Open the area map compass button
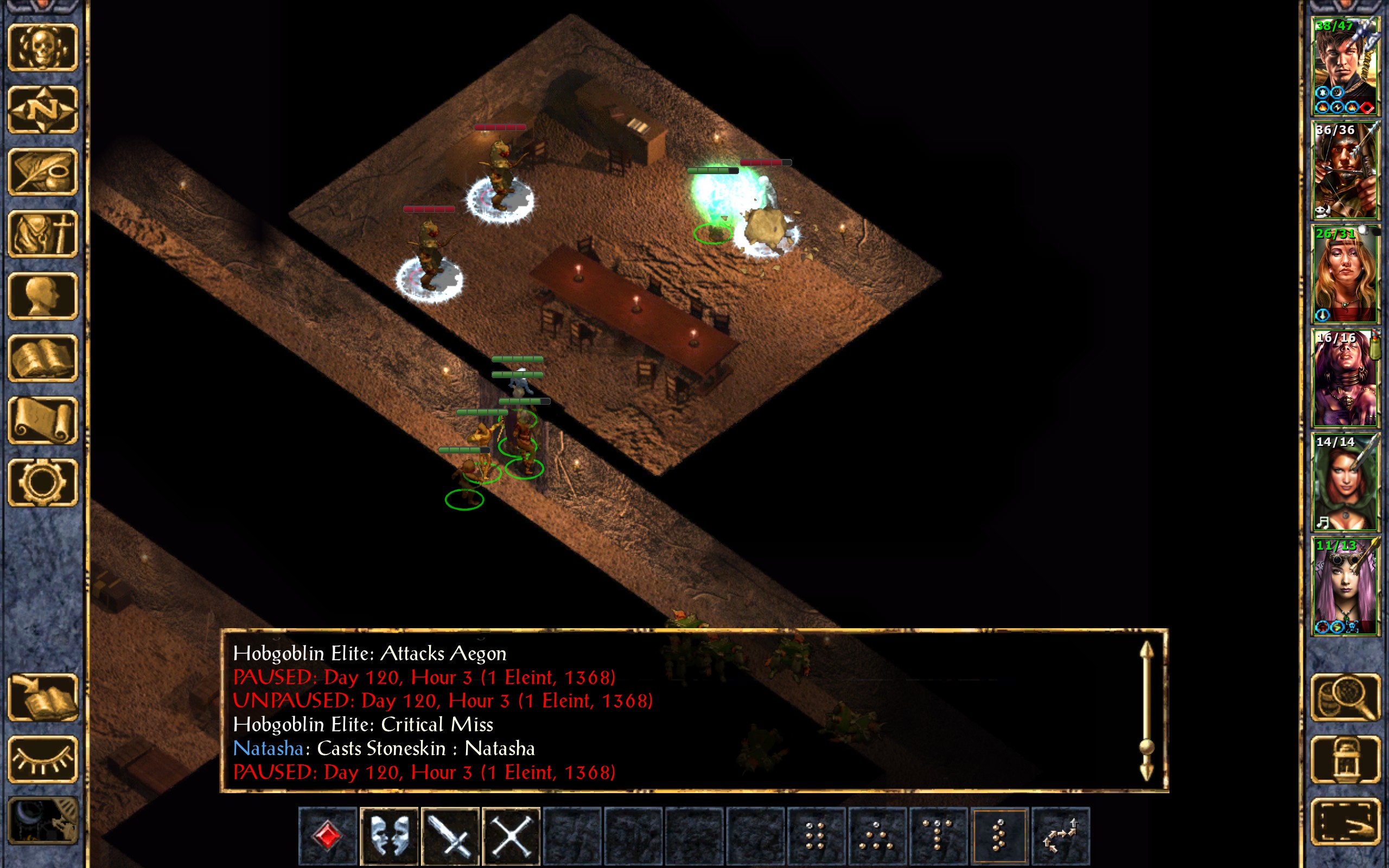 (43, 109)
